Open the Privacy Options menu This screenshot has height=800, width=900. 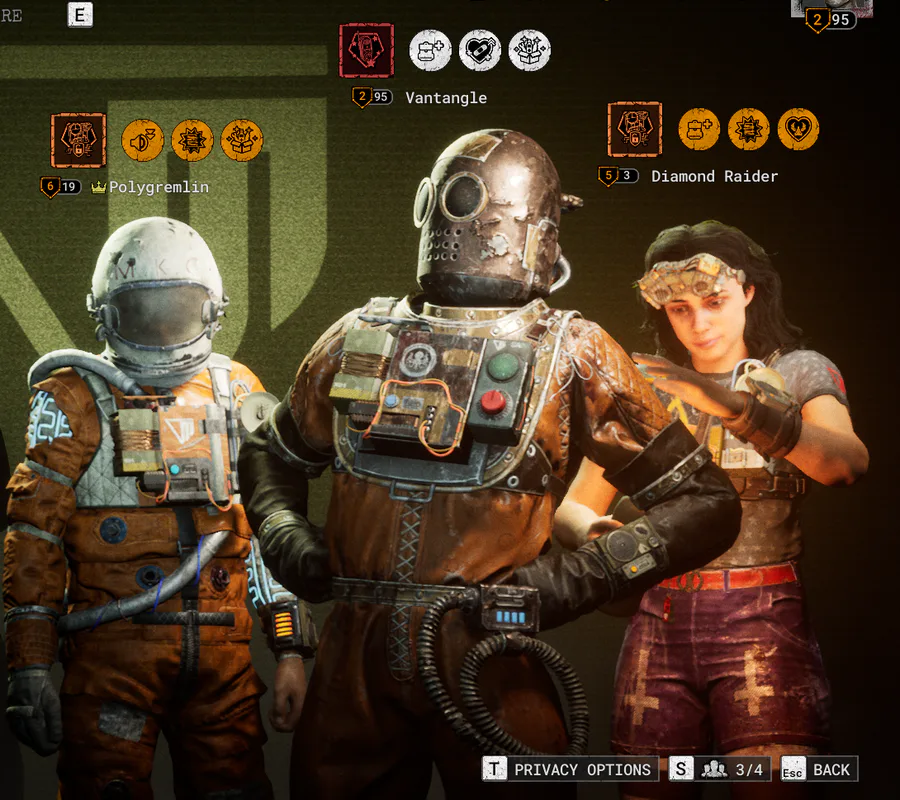[570, 769]
